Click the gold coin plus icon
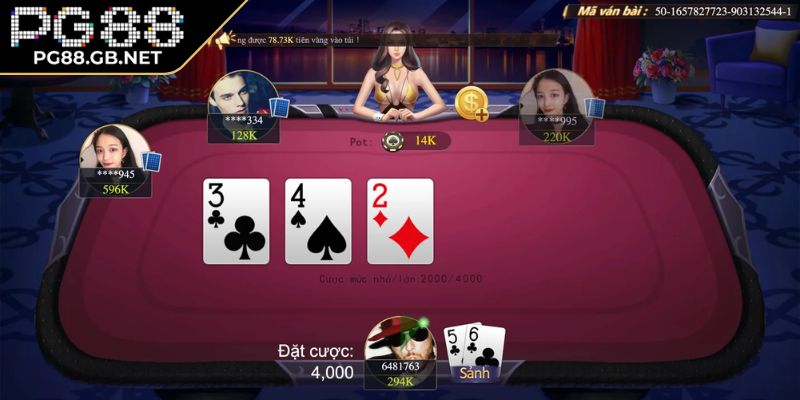 pos(472,104)
